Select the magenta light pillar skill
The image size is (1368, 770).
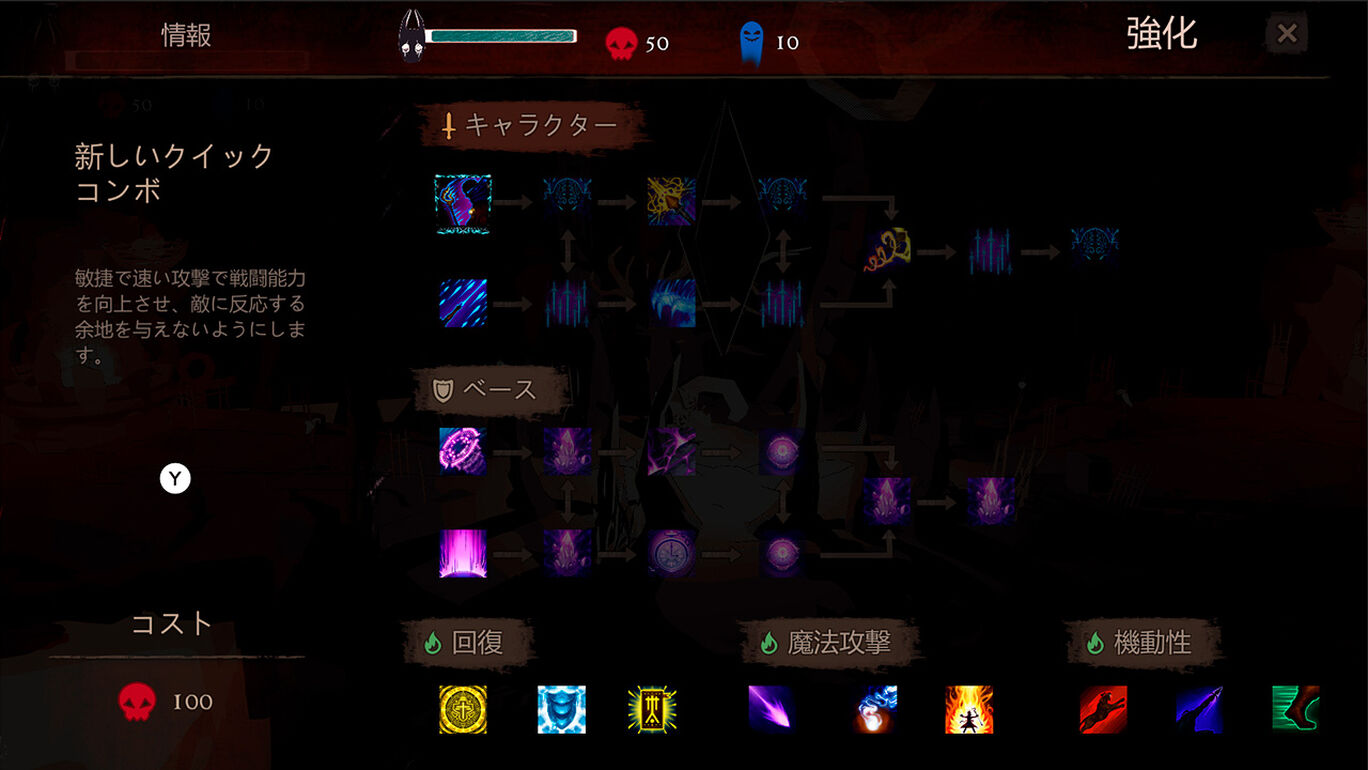pyautogui.click(x=463, y=554)
